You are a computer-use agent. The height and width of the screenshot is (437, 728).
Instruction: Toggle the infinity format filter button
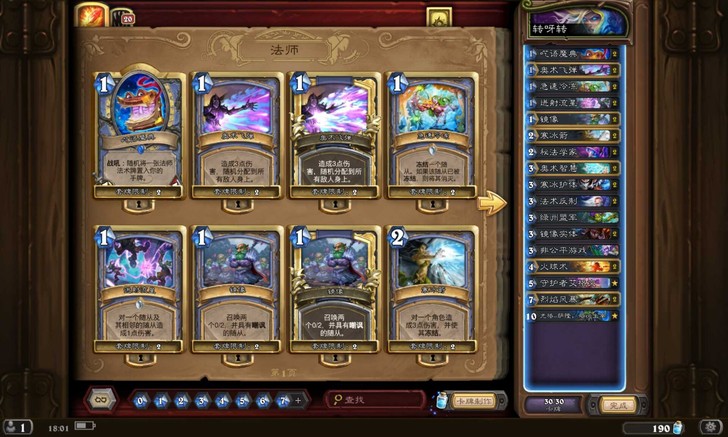tap(100, 400)
